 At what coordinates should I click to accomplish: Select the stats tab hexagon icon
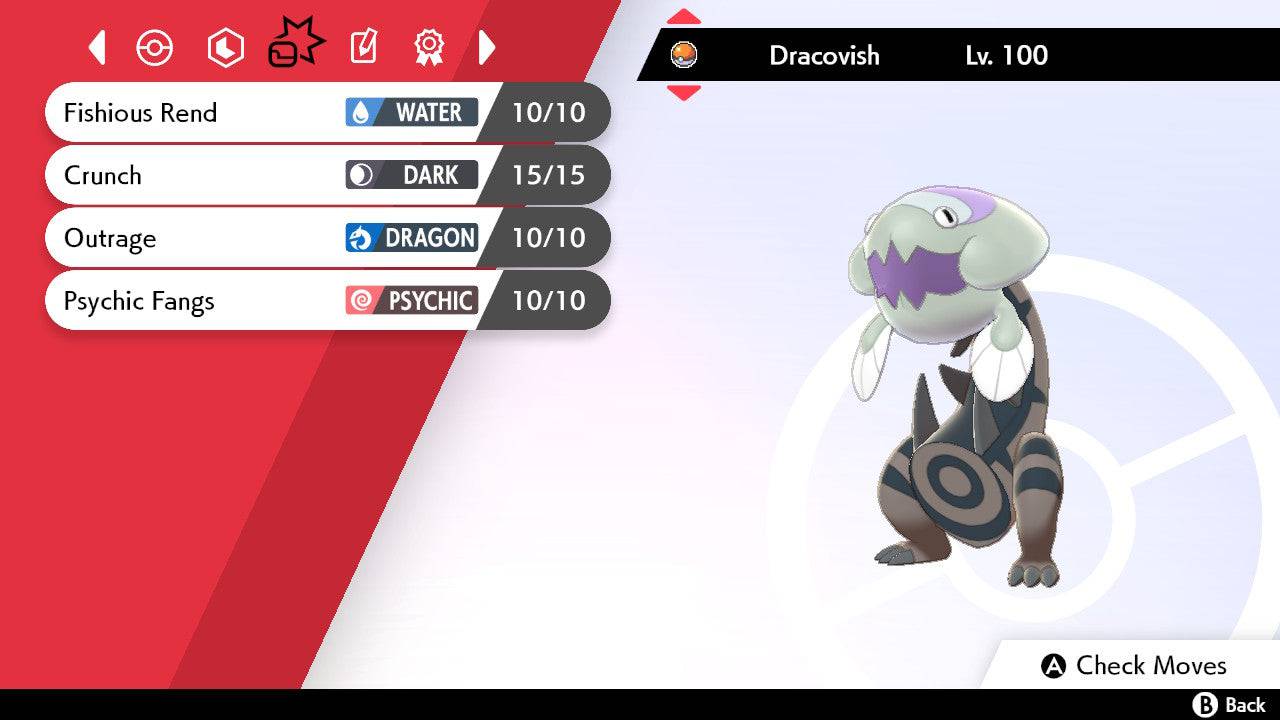coord(225,47)
